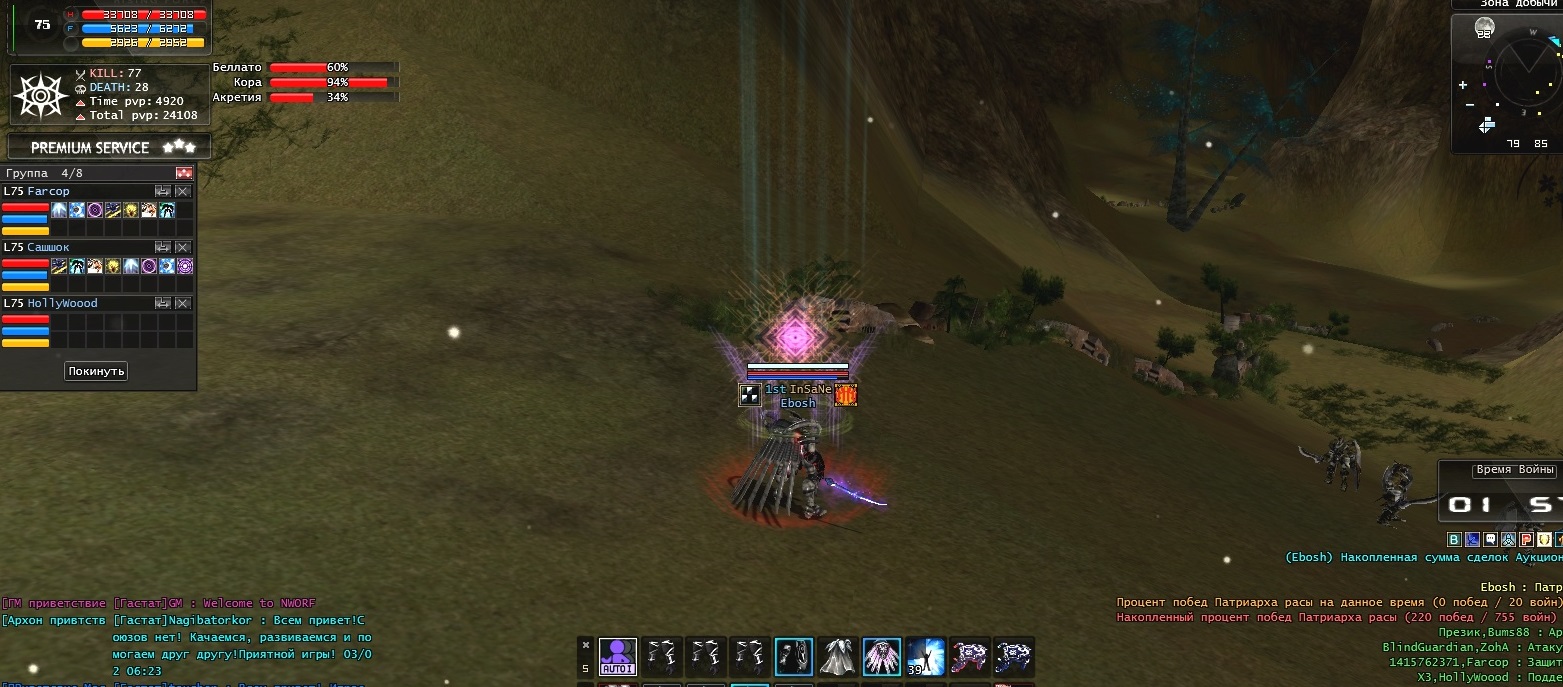This screenshot has width=1563, height=687.
Task: Click the red group settings icon
Action: coord(183,173)
